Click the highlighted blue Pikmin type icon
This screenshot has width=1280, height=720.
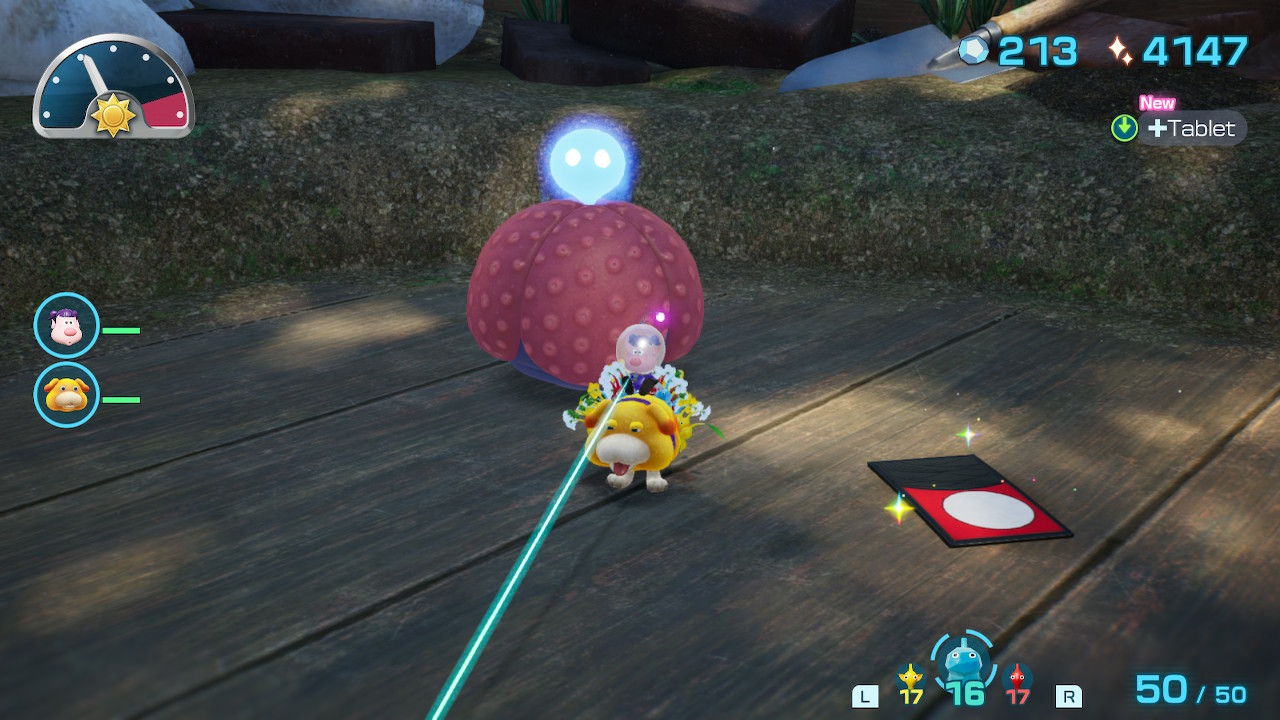tap(963, 661)
